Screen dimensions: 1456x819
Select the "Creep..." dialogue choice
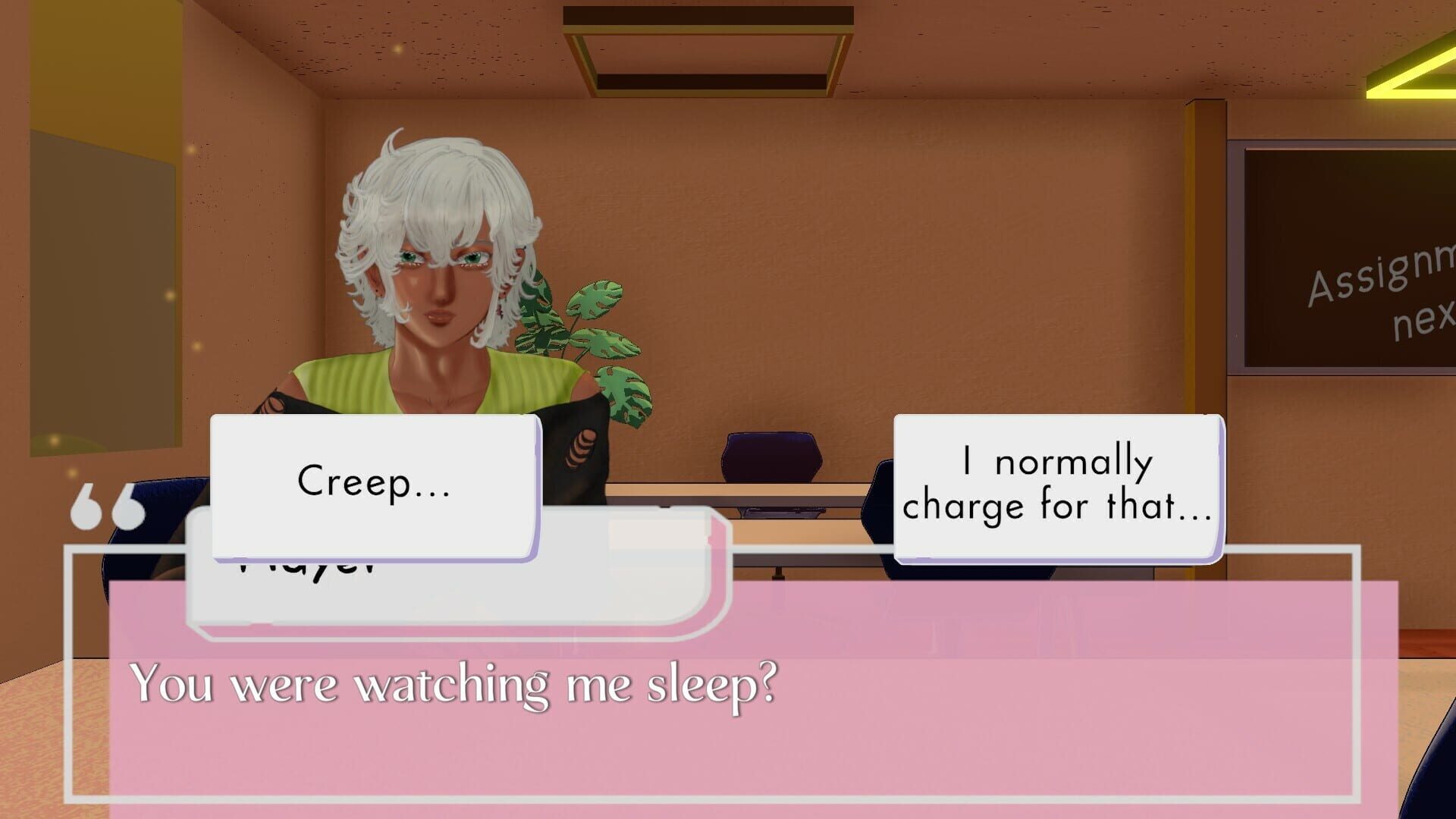[375, 482]
